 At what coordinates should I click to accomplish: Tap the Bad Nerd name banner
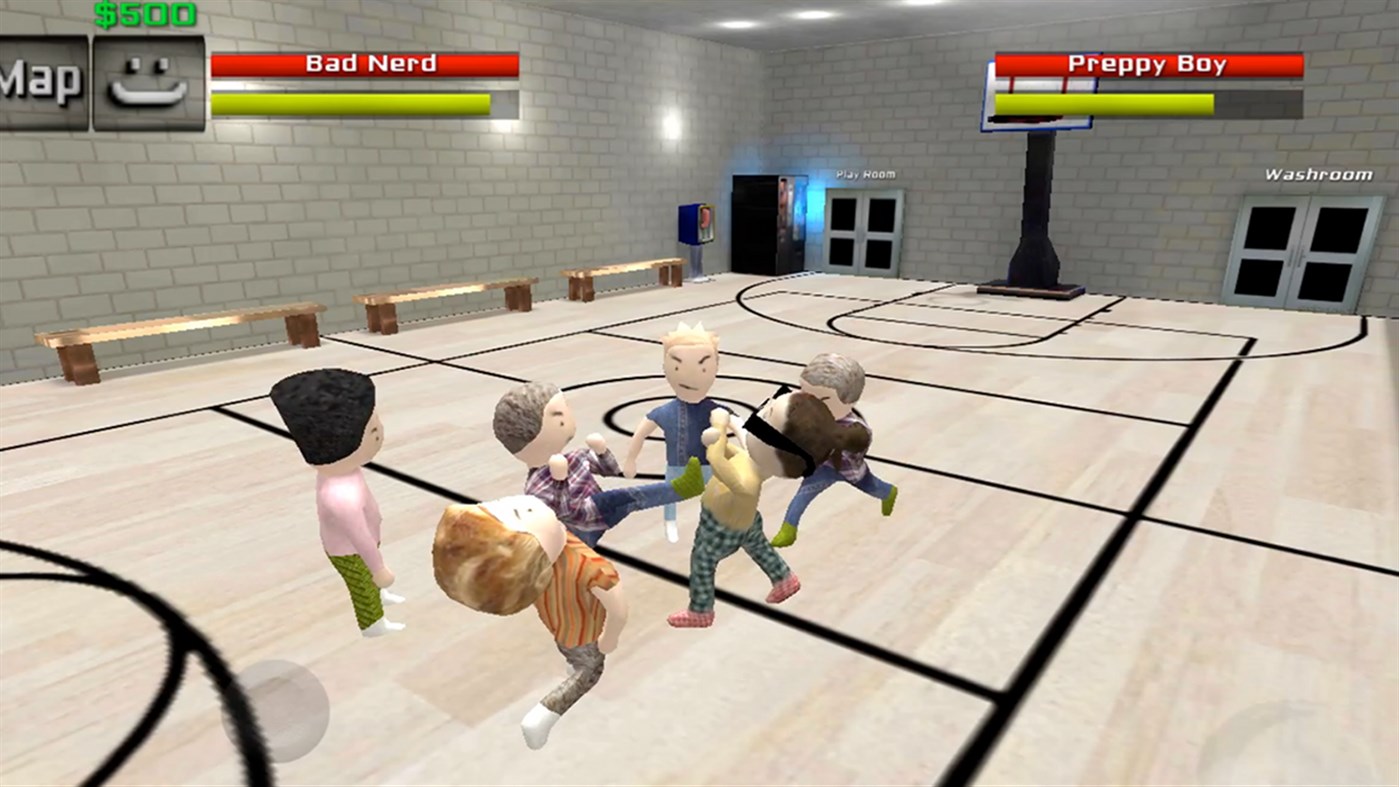click(x=367, y=63)
